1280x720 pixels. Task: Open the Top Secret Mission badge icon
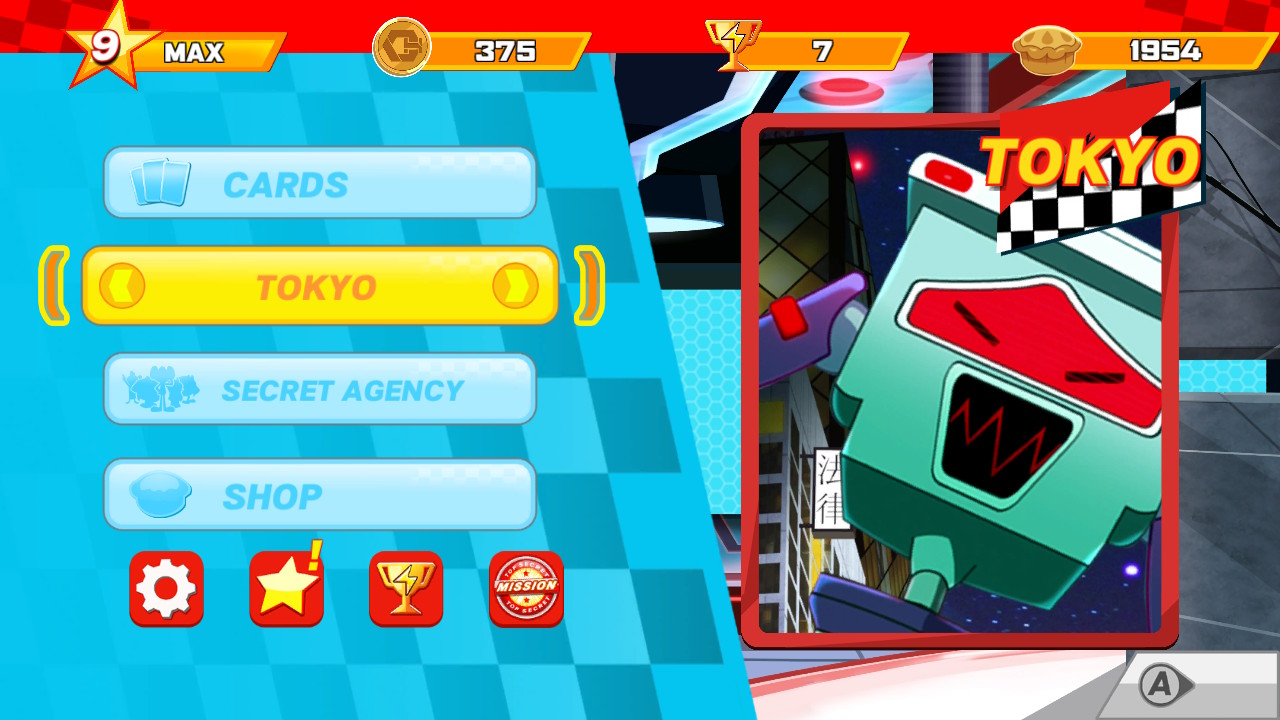[x=526, y=589]
